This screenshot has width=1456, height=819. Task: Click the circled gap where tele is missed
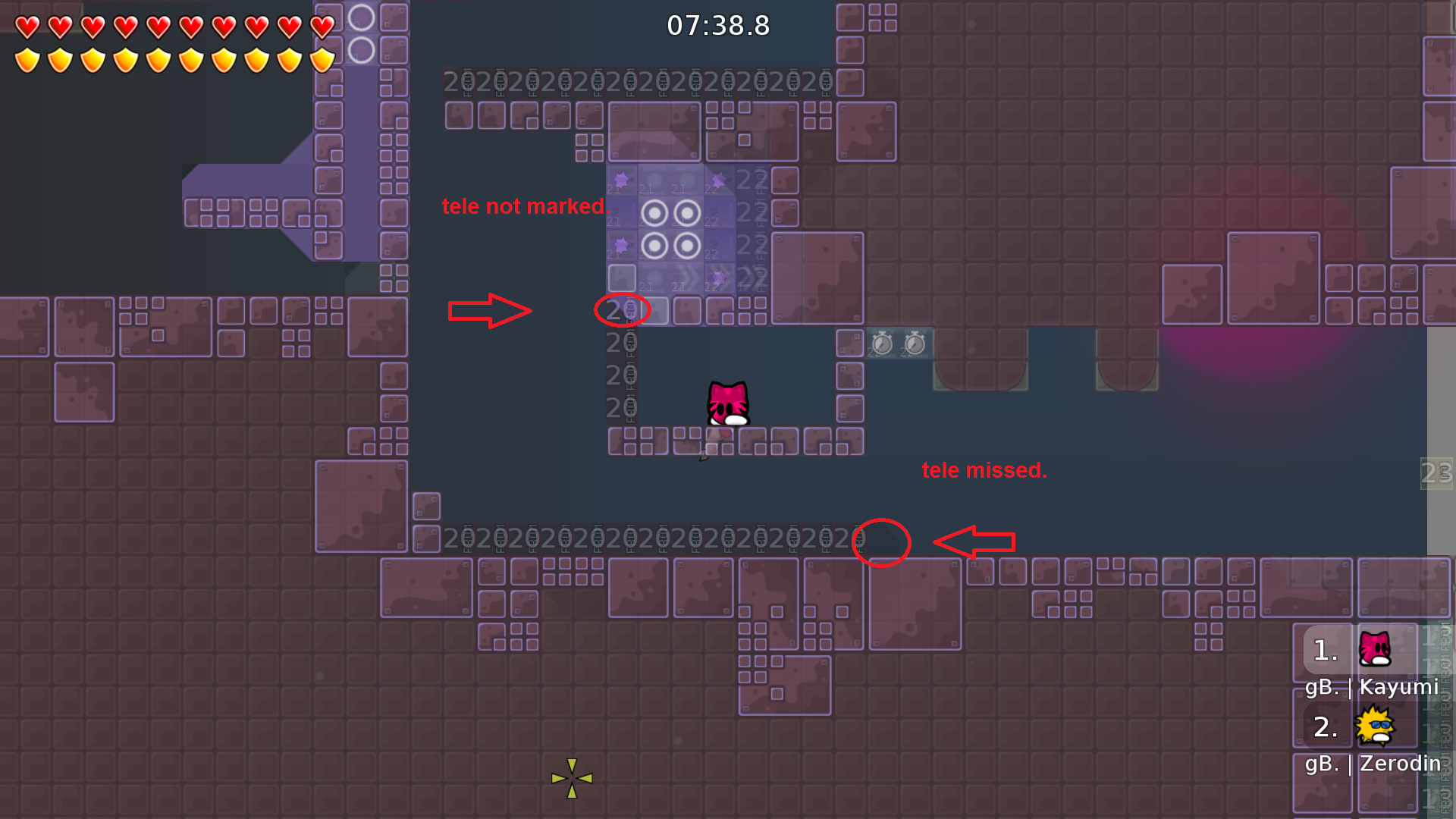pyautogui.click(x=881, y=543)
